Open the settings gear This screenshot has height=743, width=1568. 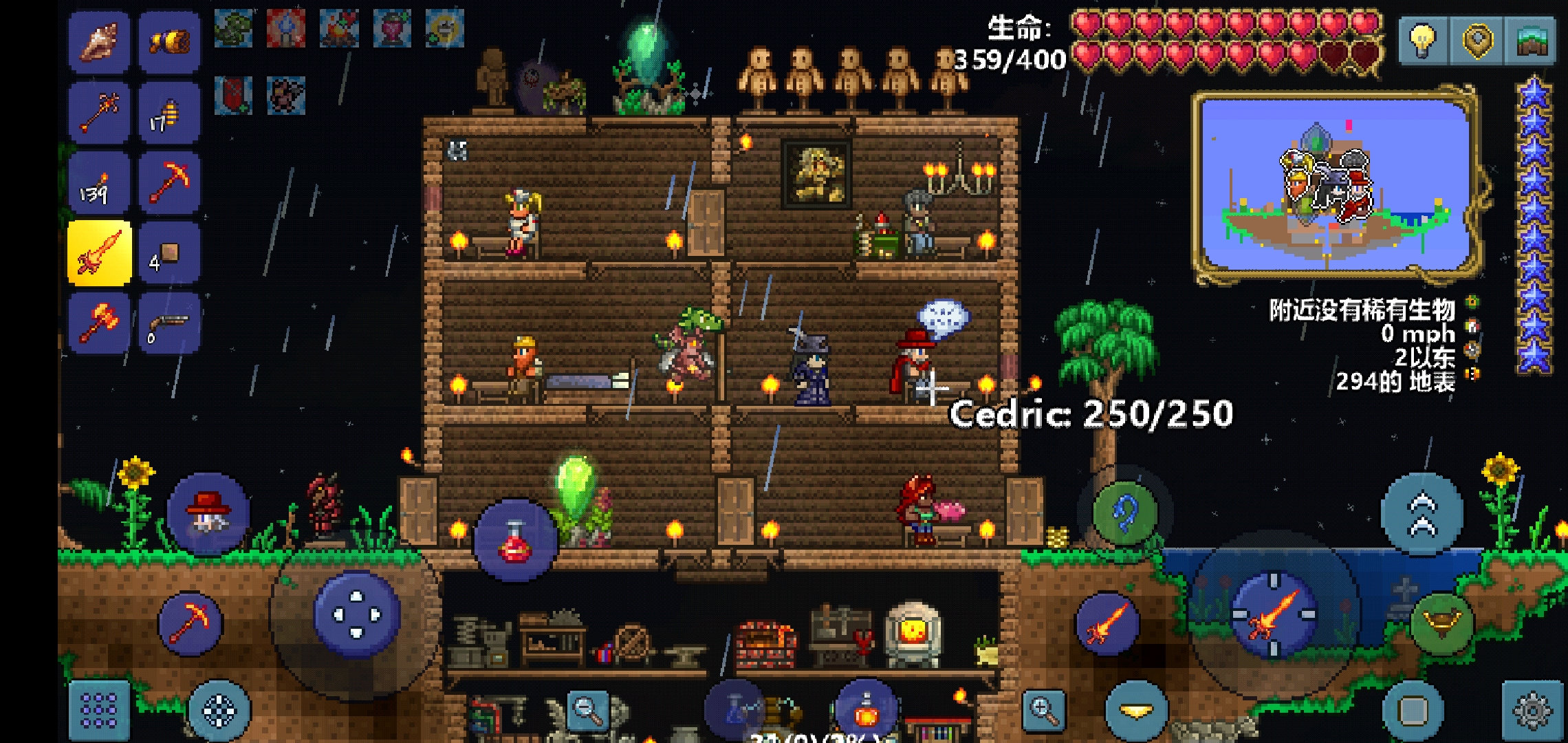(x=1532, y=710)
